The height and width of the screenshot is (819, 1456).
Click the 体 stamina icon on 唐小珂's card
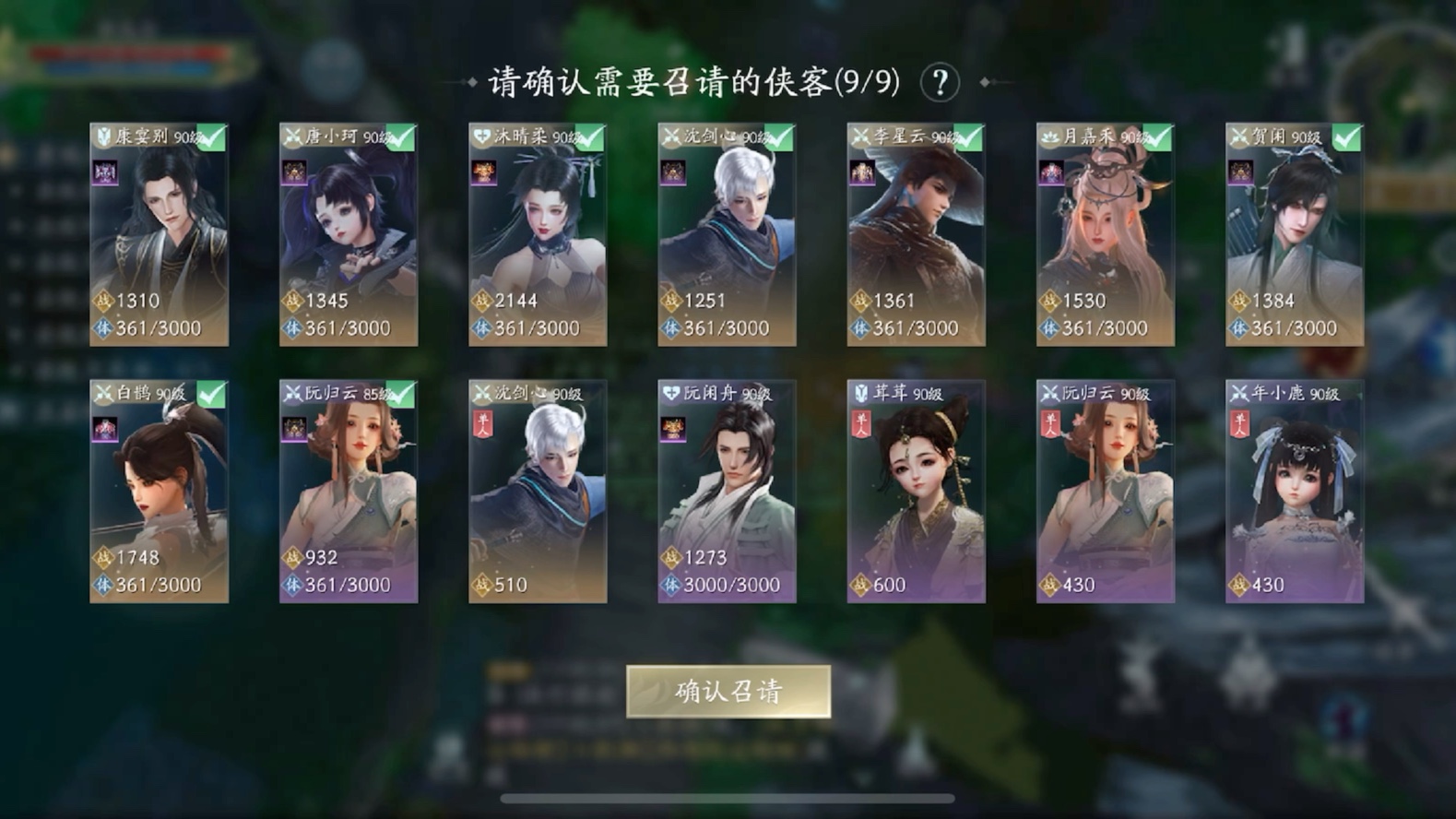click(293, 327)
